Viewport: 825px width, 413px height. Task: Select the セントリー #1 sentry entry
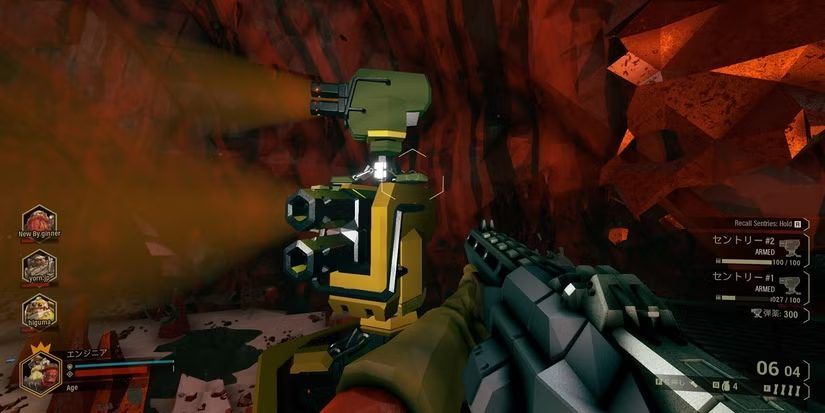pyautogui.click(x=746, y=281)
